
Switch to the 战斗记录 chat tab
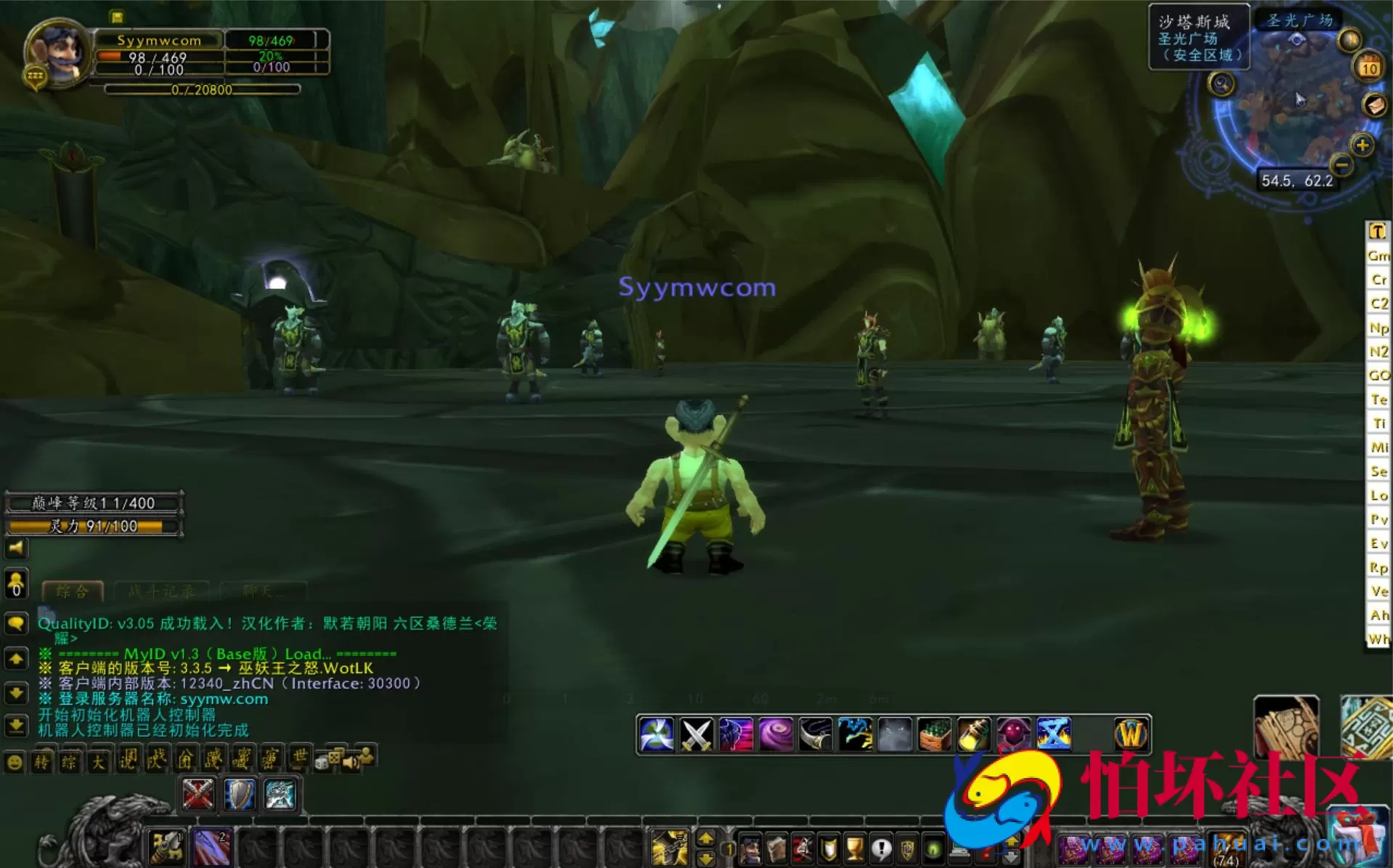point(161,591)
